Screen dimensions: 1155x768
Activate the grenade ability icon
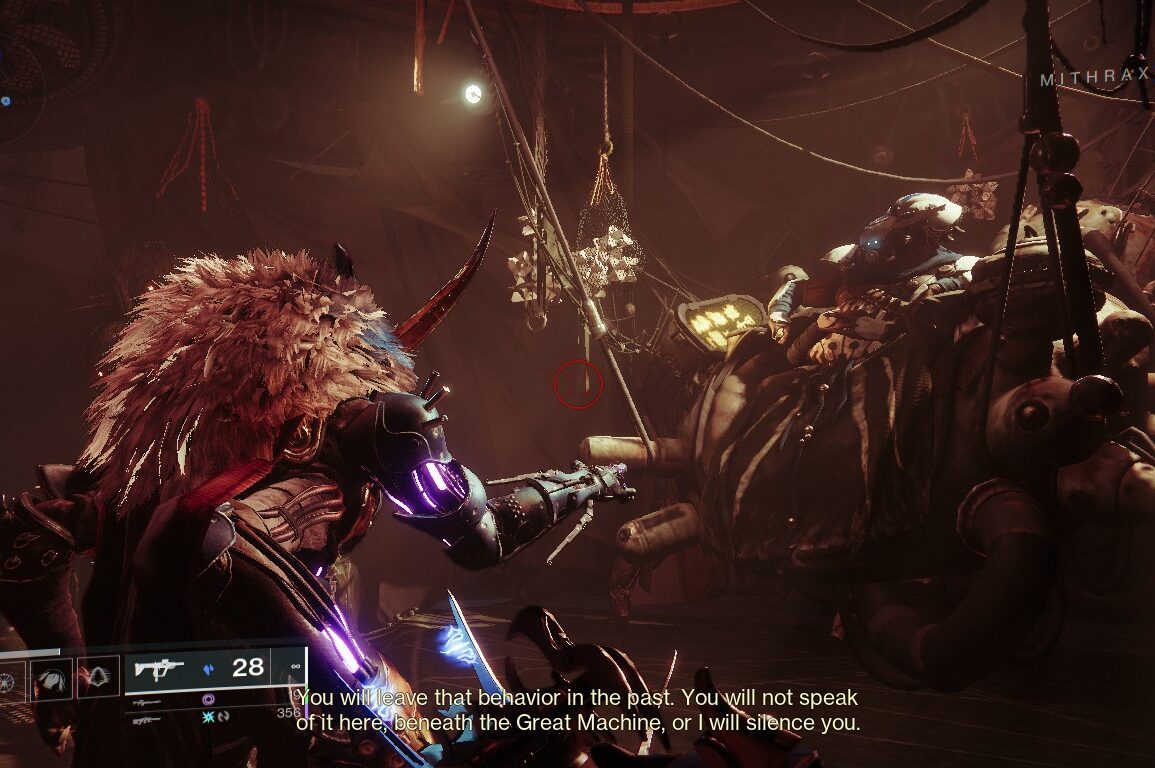11,679
